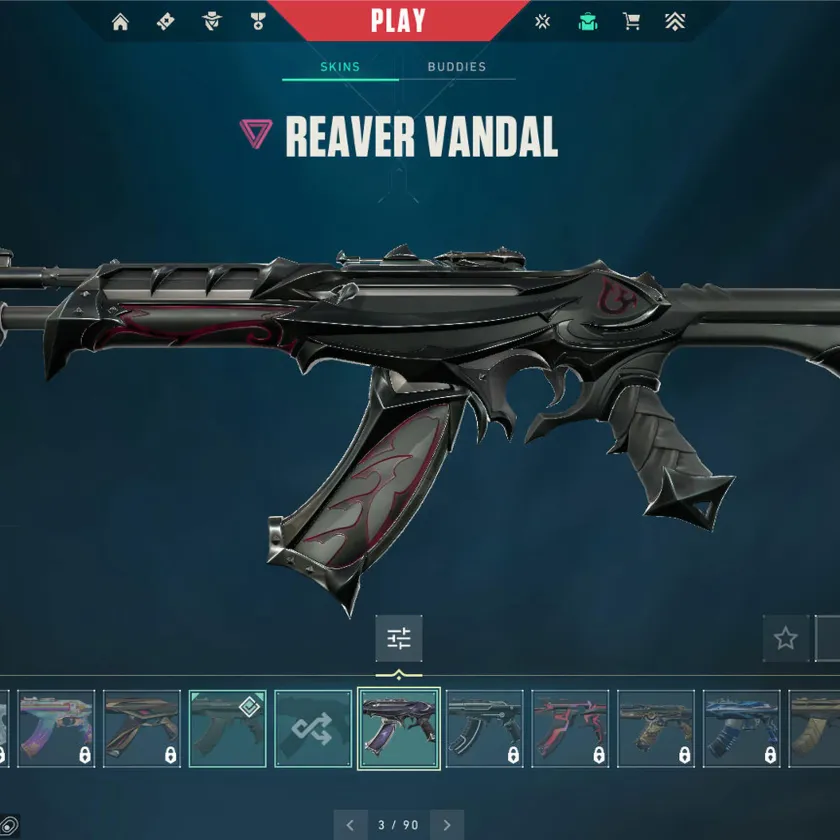Open the Battle Pass ticket icon
Viewport: 840px width, 840px height.
166,22
